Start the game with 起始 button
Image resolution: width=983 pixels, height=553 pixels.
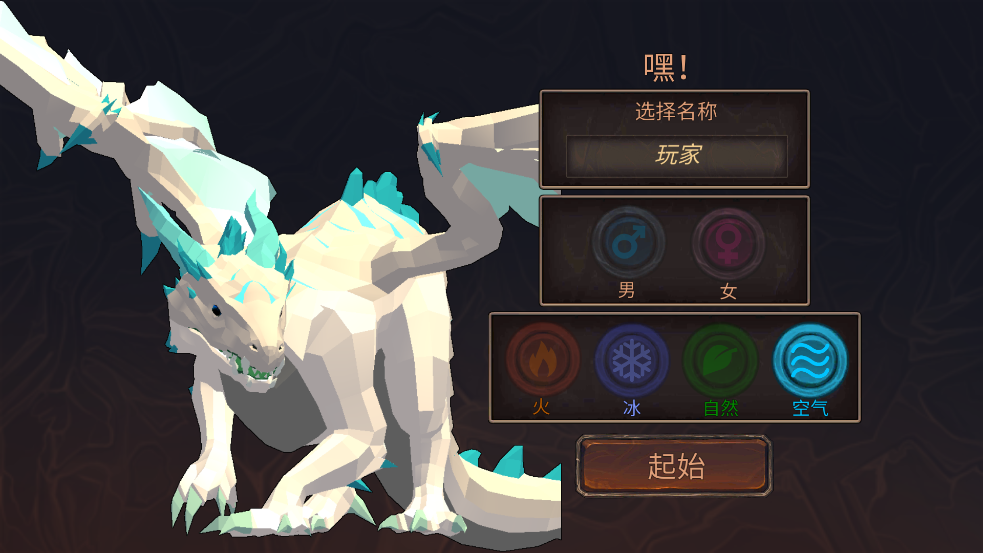point(675,466)
